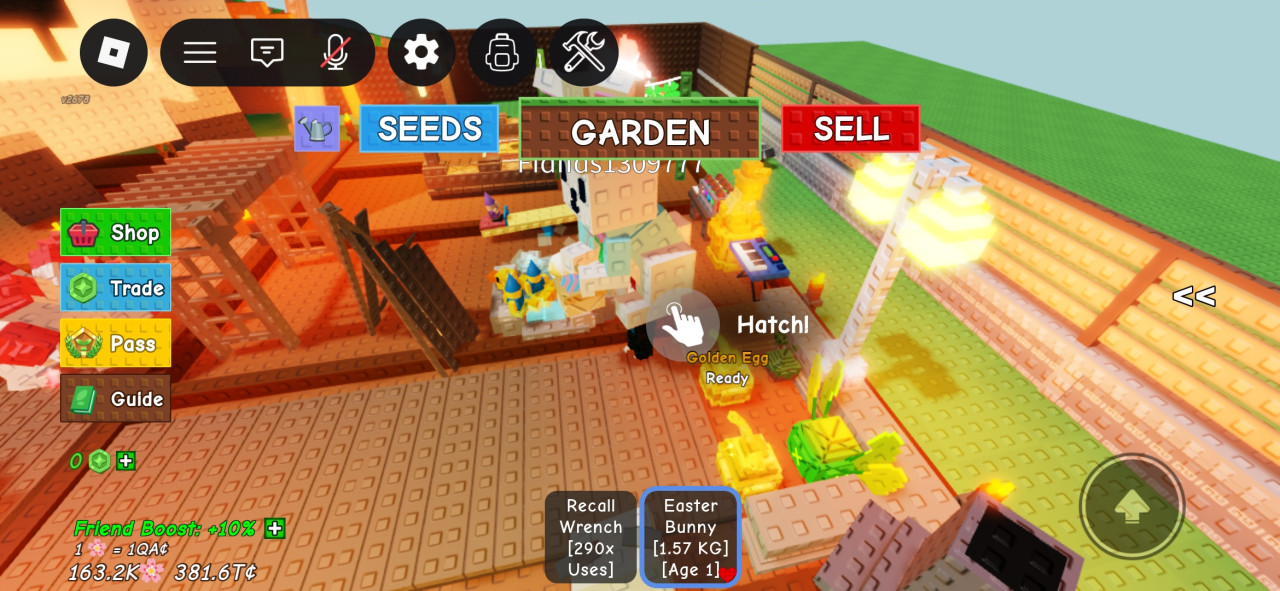
Task: Select the Easter Bunny hotbar slot
Action: tap(690, 537)
